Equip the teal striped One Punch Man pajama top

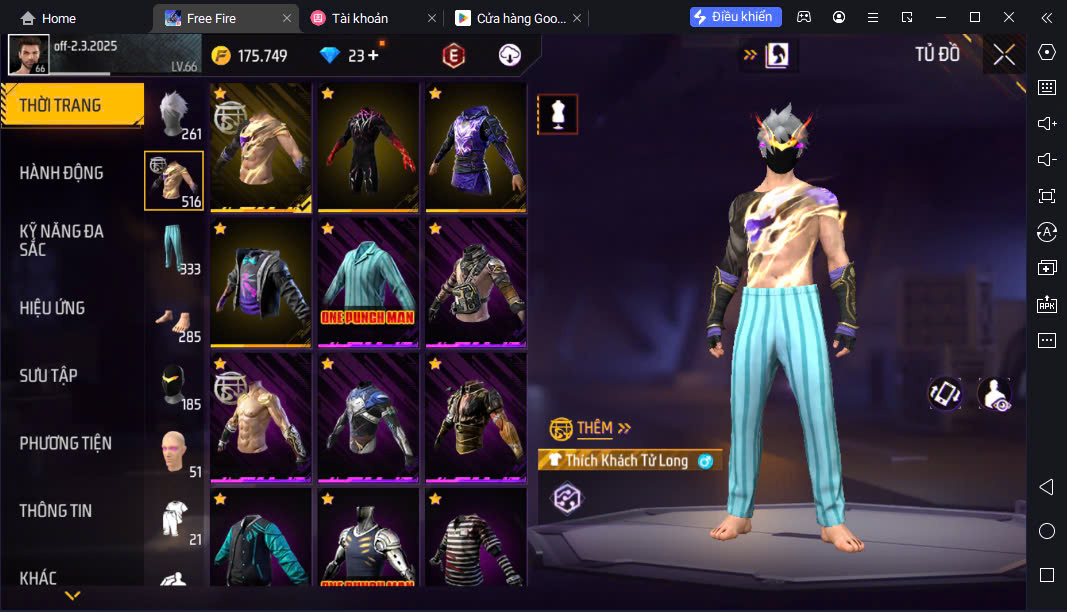tap(367, 283)
